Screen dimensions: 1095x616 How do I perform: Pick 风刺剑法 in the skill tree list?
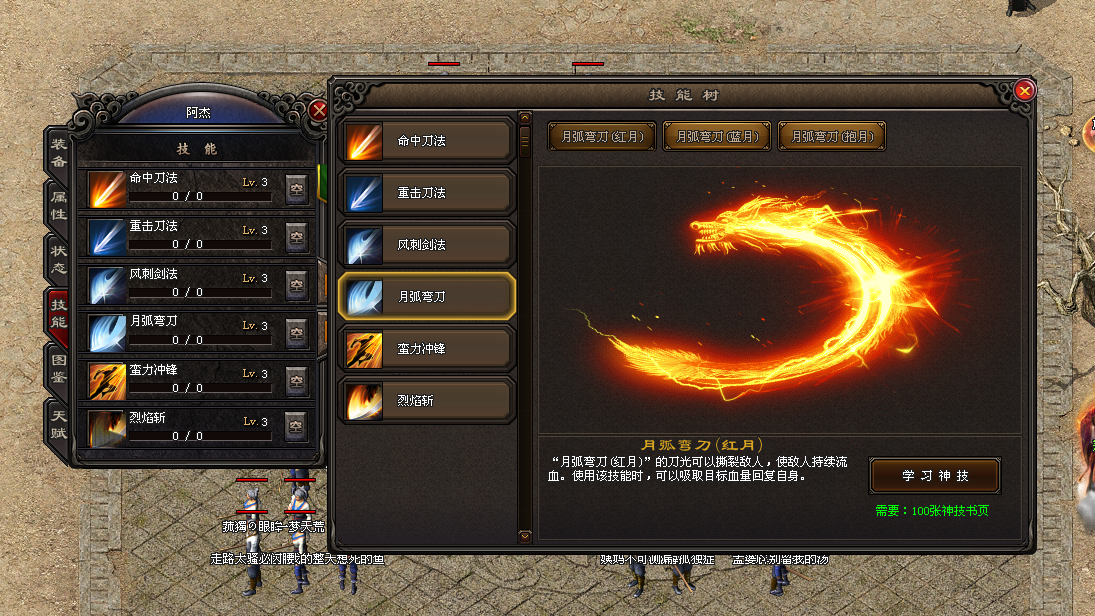[x=428, y=245]
